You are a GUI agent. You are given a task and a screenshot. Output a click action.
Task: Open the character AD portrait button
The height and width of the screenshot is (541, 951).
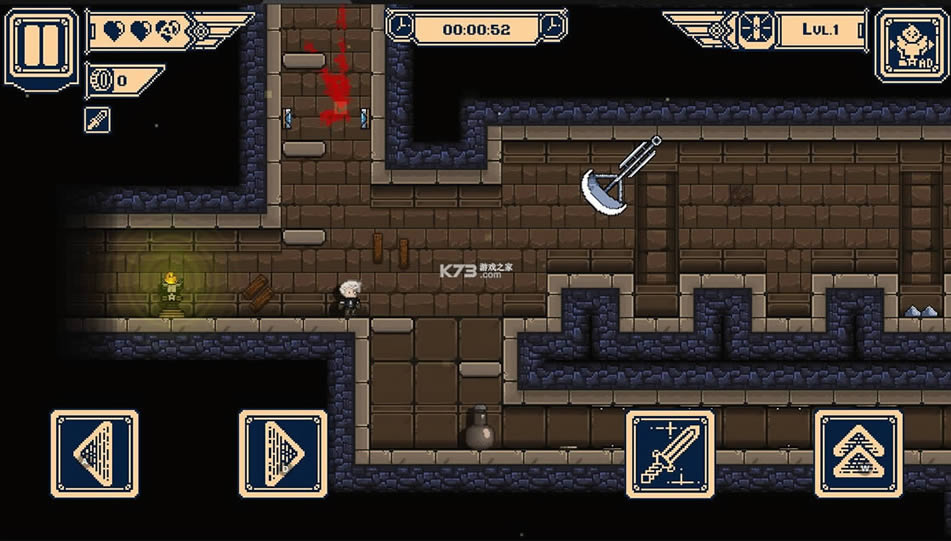pyautogui.click(x=908, y=45)
